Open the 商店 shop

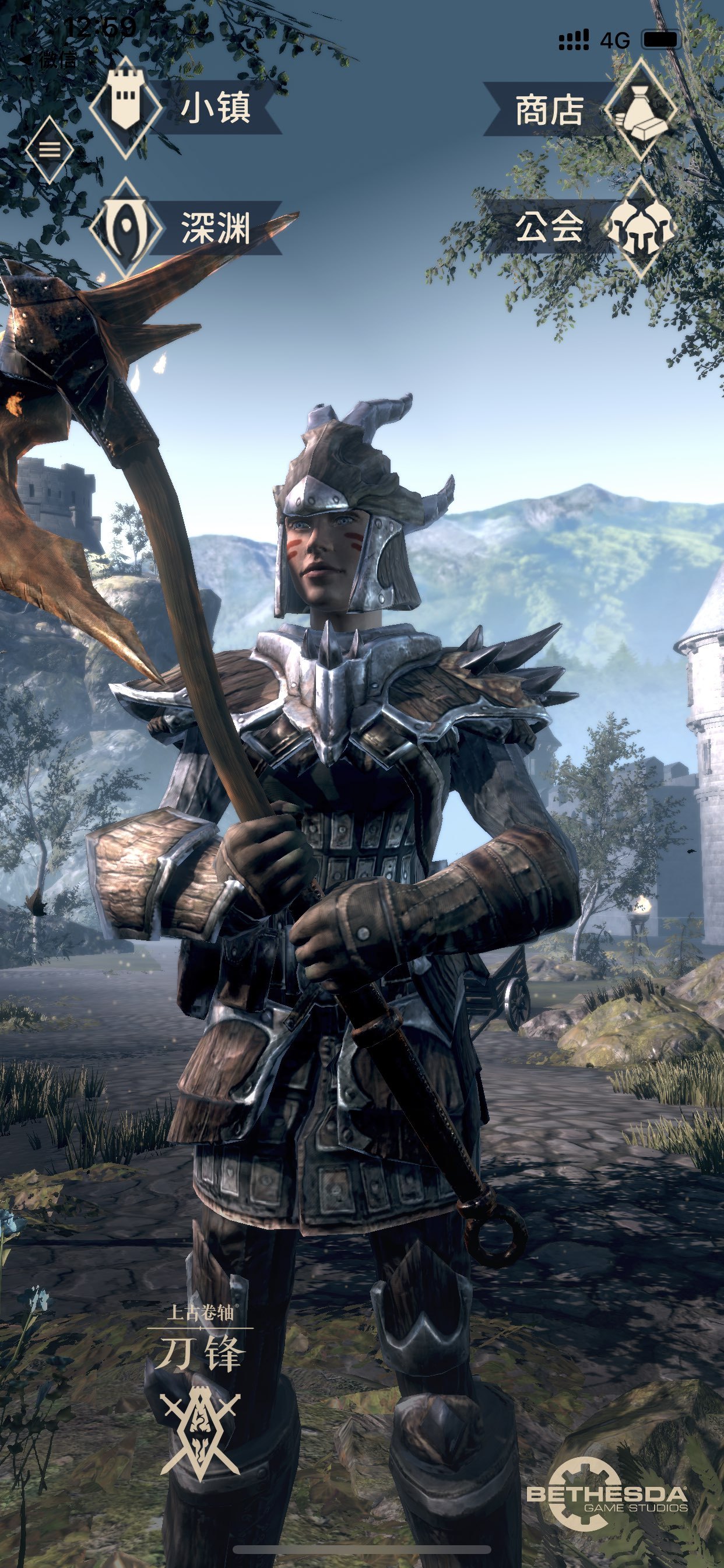(578, 111)
